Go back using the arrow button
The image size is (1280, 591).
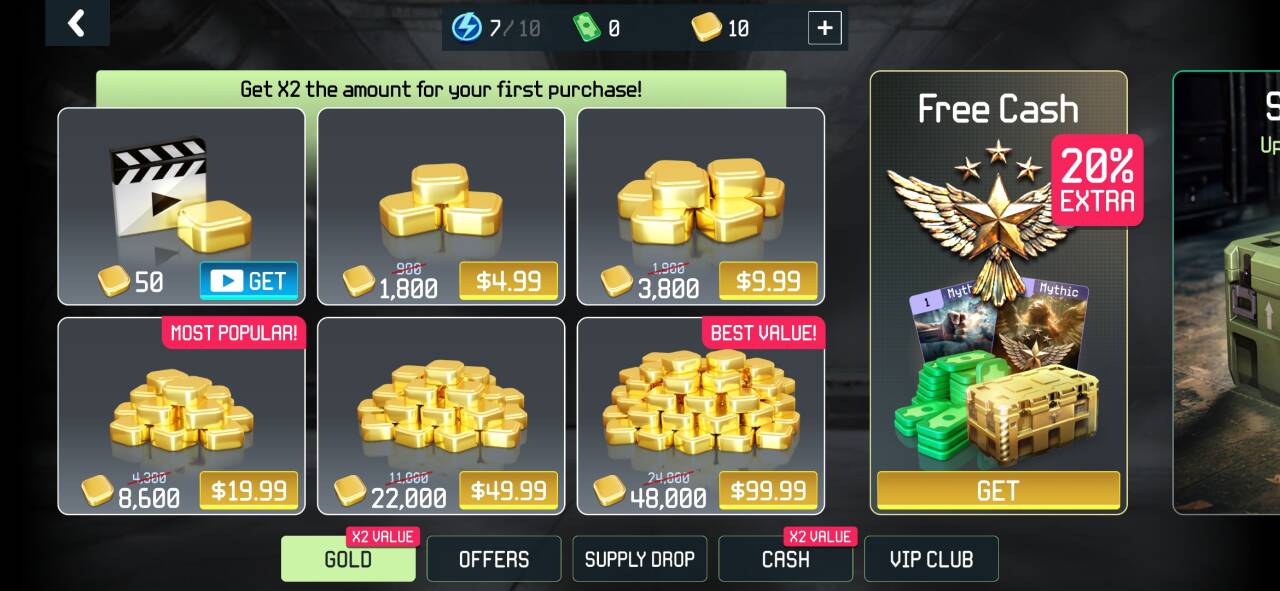point(77,22)
